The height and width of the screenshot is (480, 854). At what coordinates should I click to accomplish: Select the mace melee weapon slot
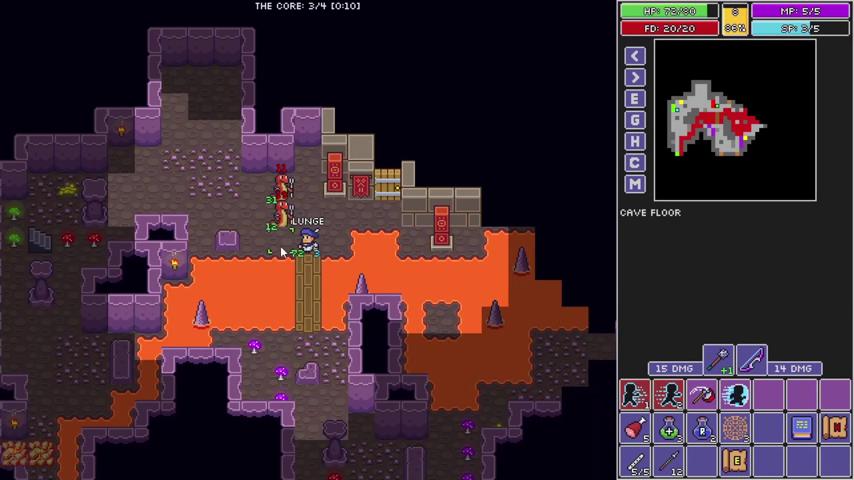click(x=718, y=358)
